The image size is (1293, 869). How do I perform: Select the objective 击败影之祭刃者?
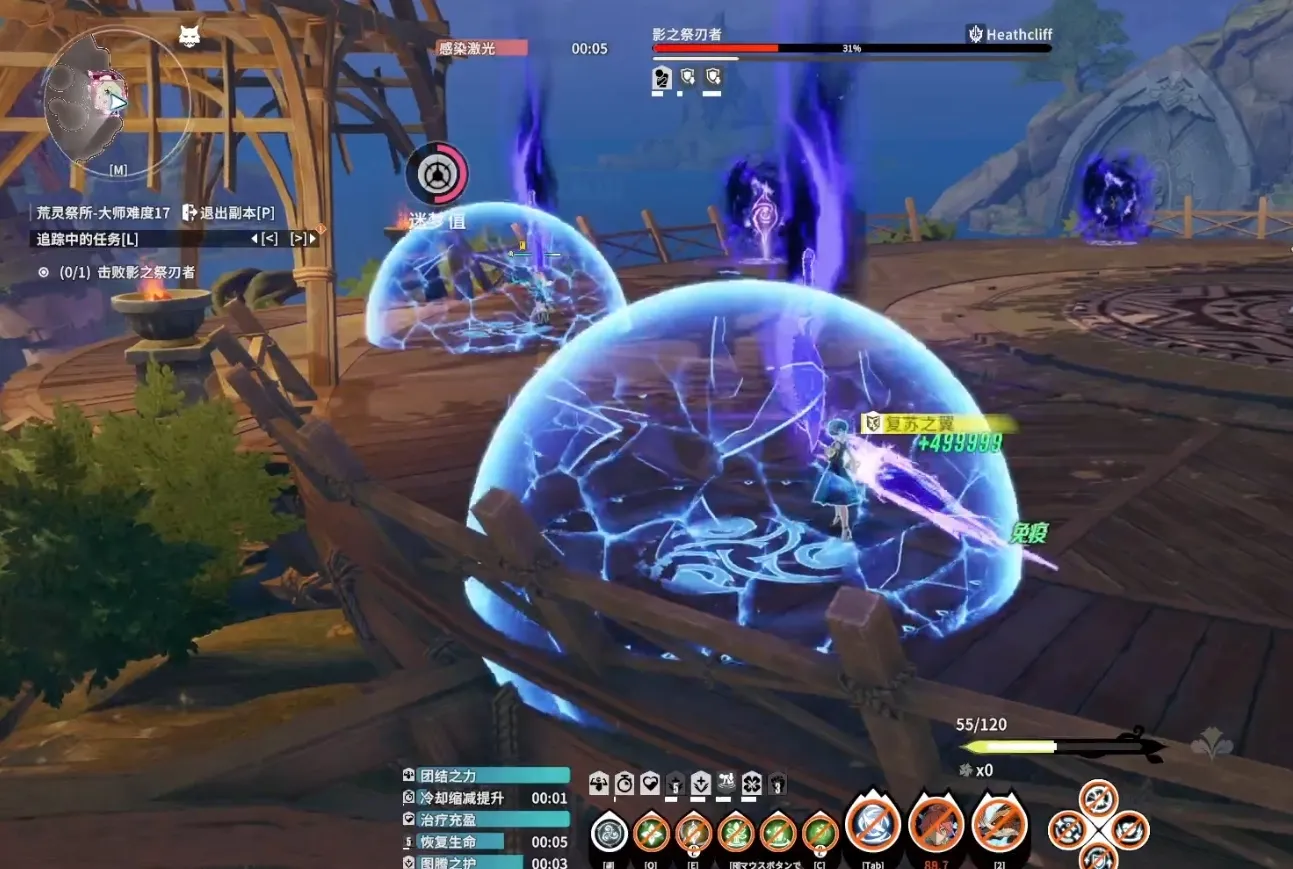(x=127, y=272)
